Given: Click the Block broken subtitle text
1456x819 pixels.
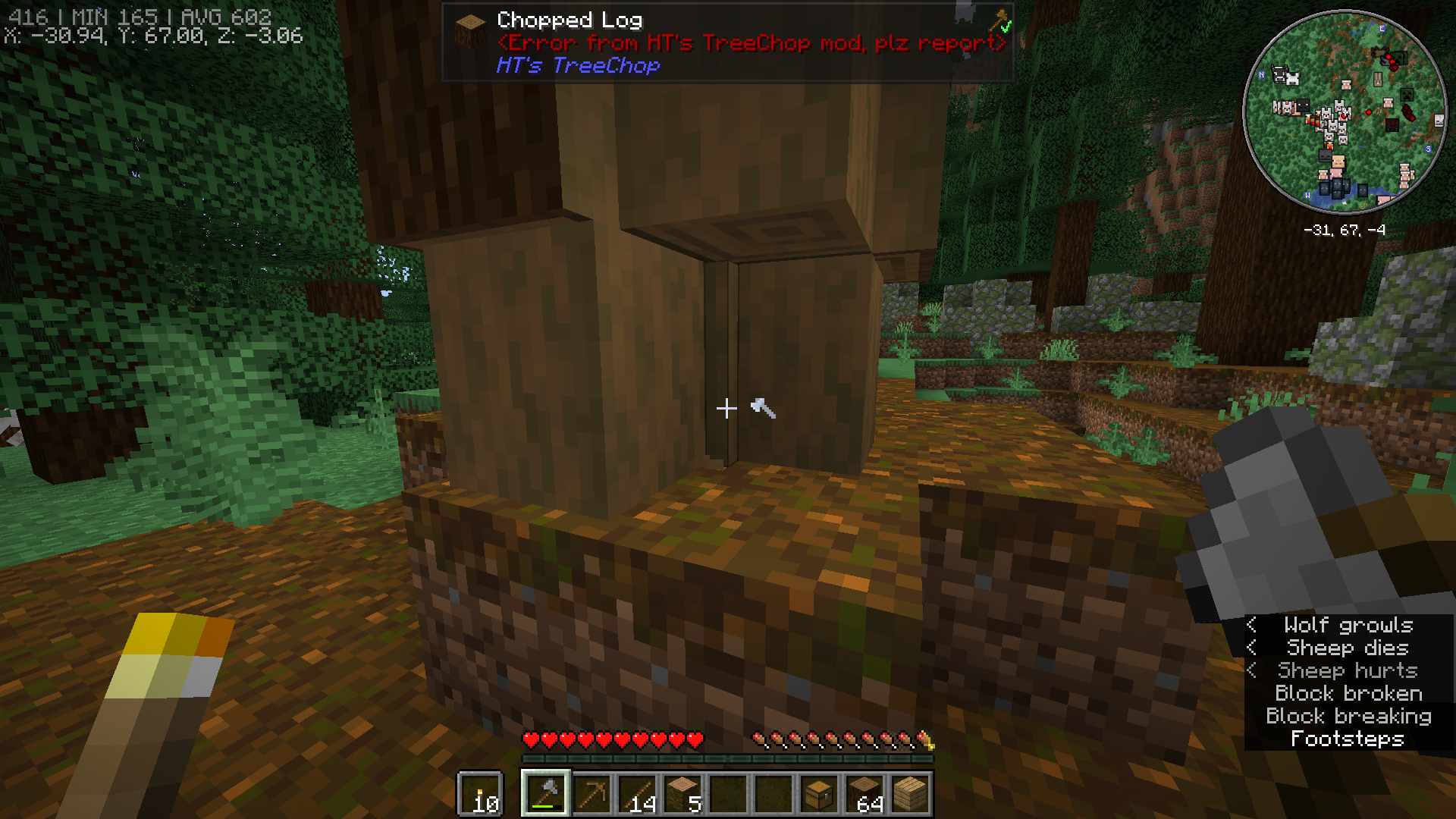Looking at the screenshot, I should tap(1348, 692).
